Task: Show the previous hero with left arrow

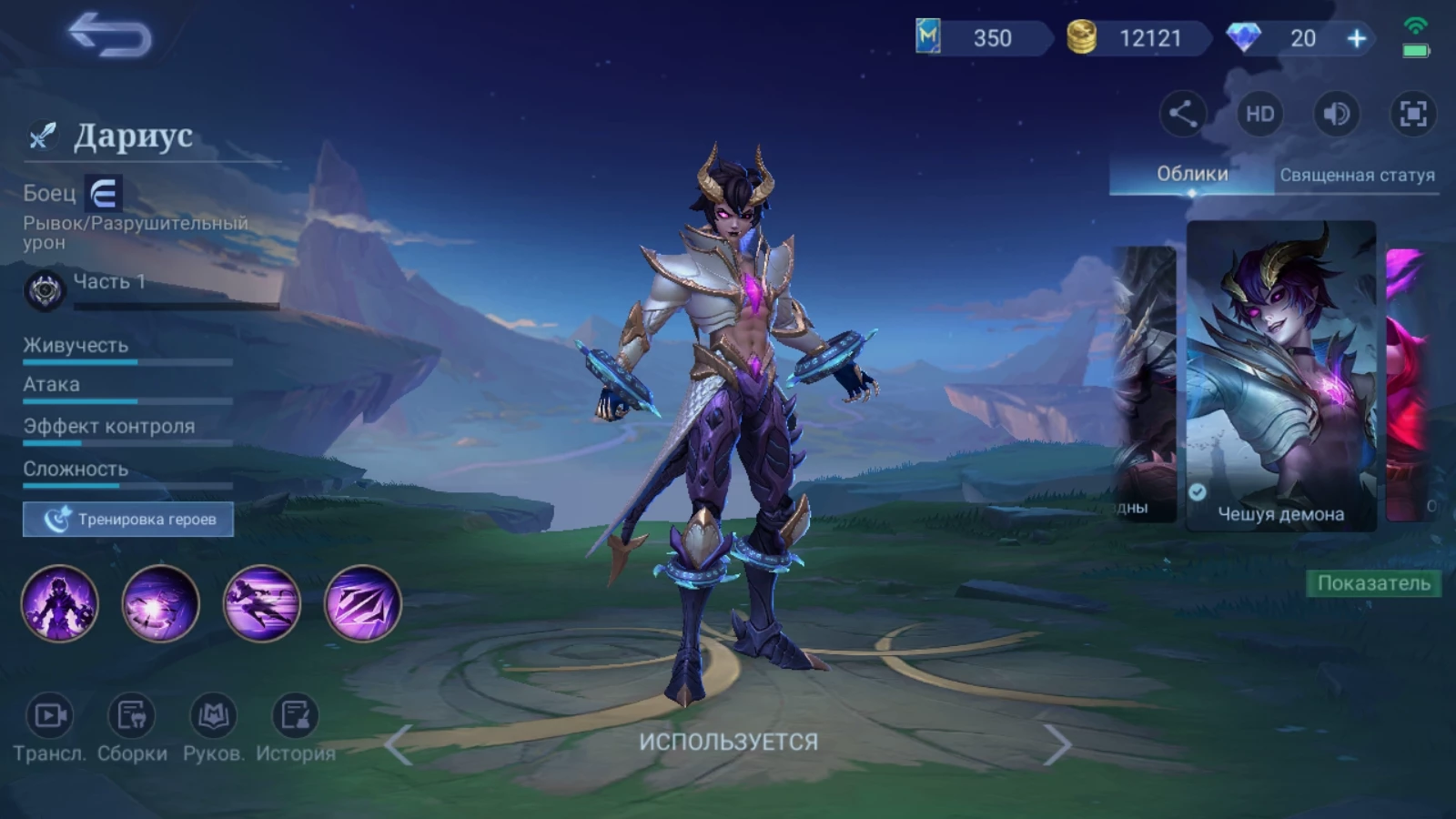Action: point(399,744)
